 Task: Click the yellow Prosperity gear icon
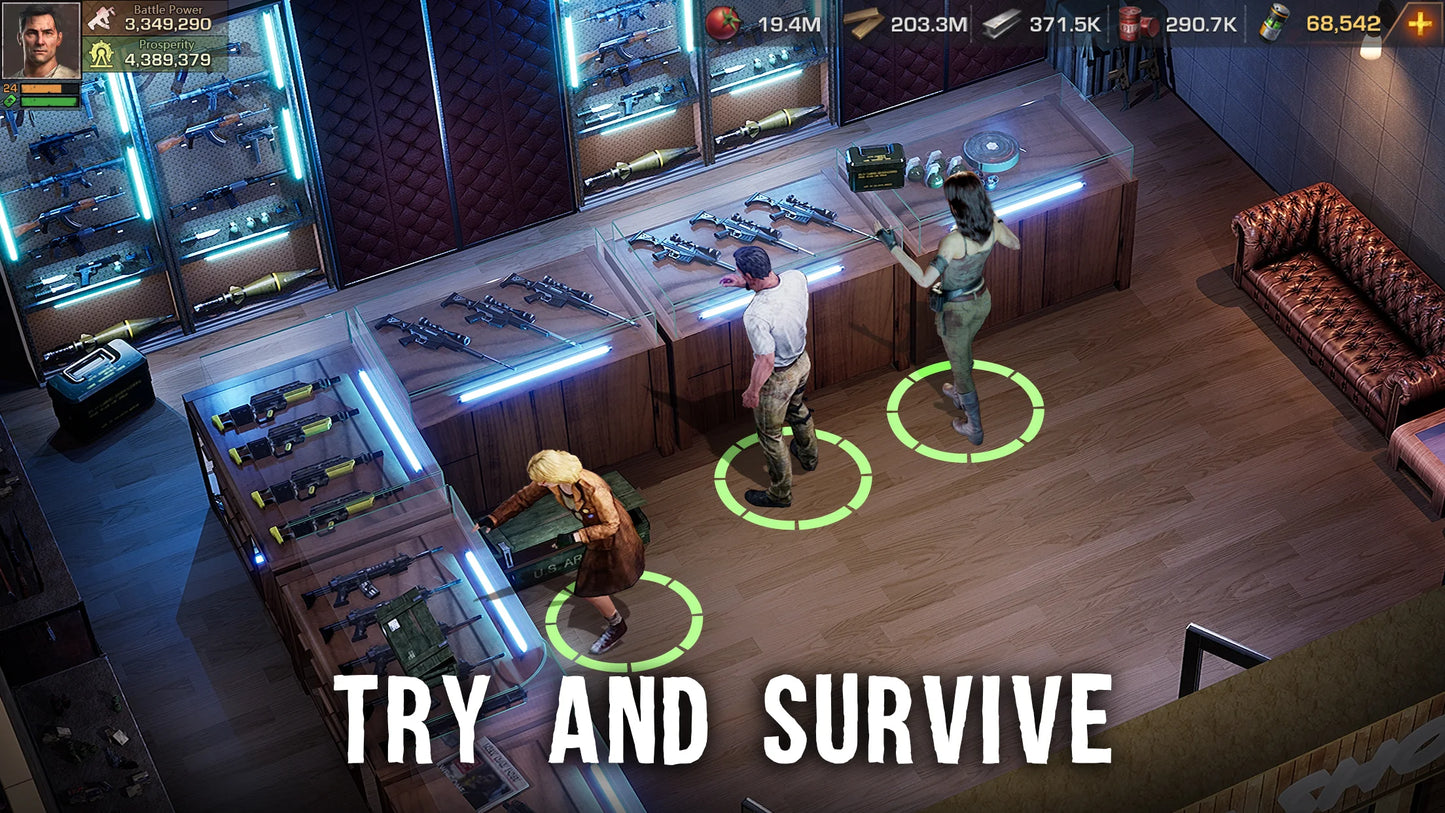click(x=100, y=55)
